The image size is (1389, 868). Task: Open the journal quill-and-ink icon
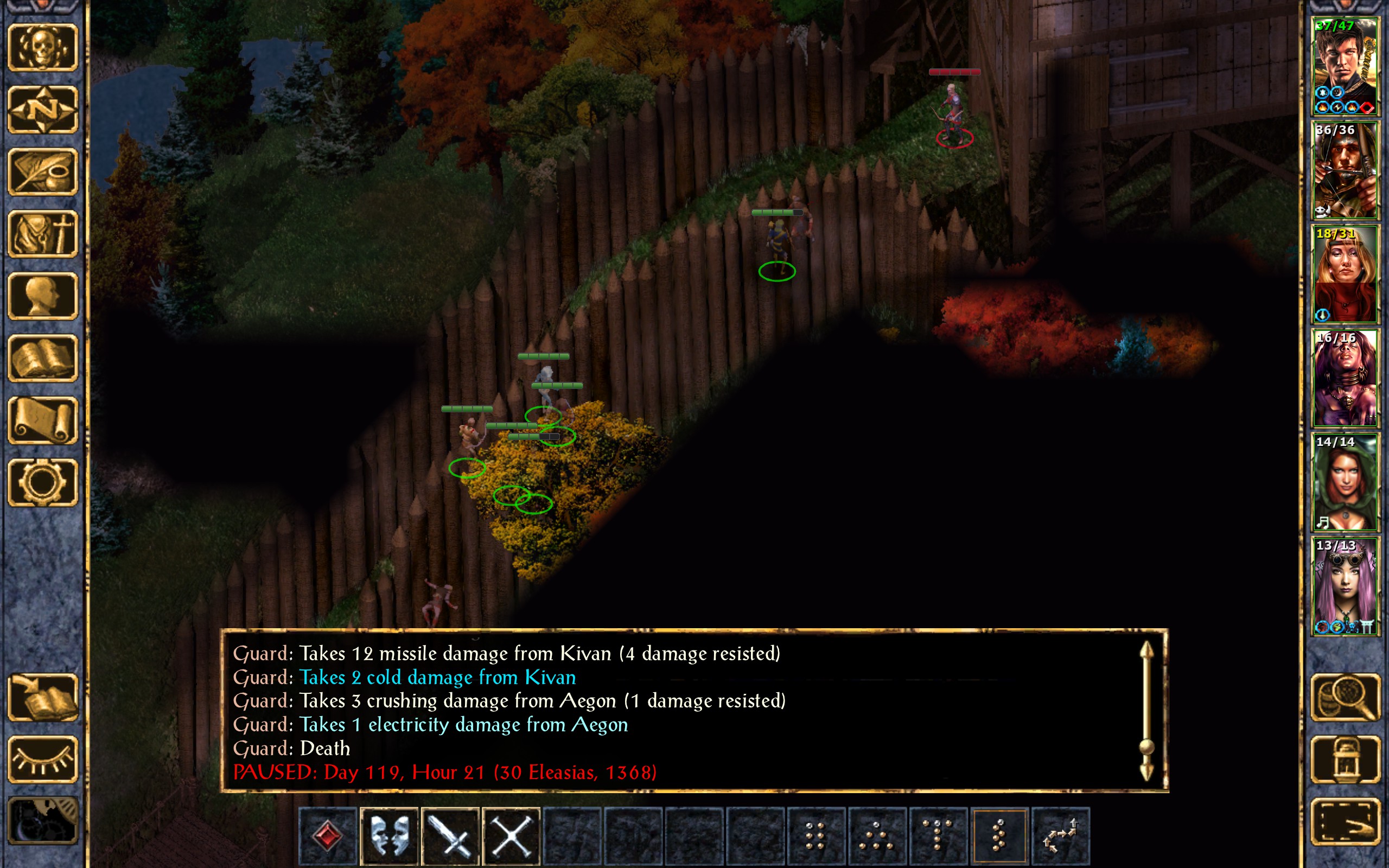coord(43,171)
